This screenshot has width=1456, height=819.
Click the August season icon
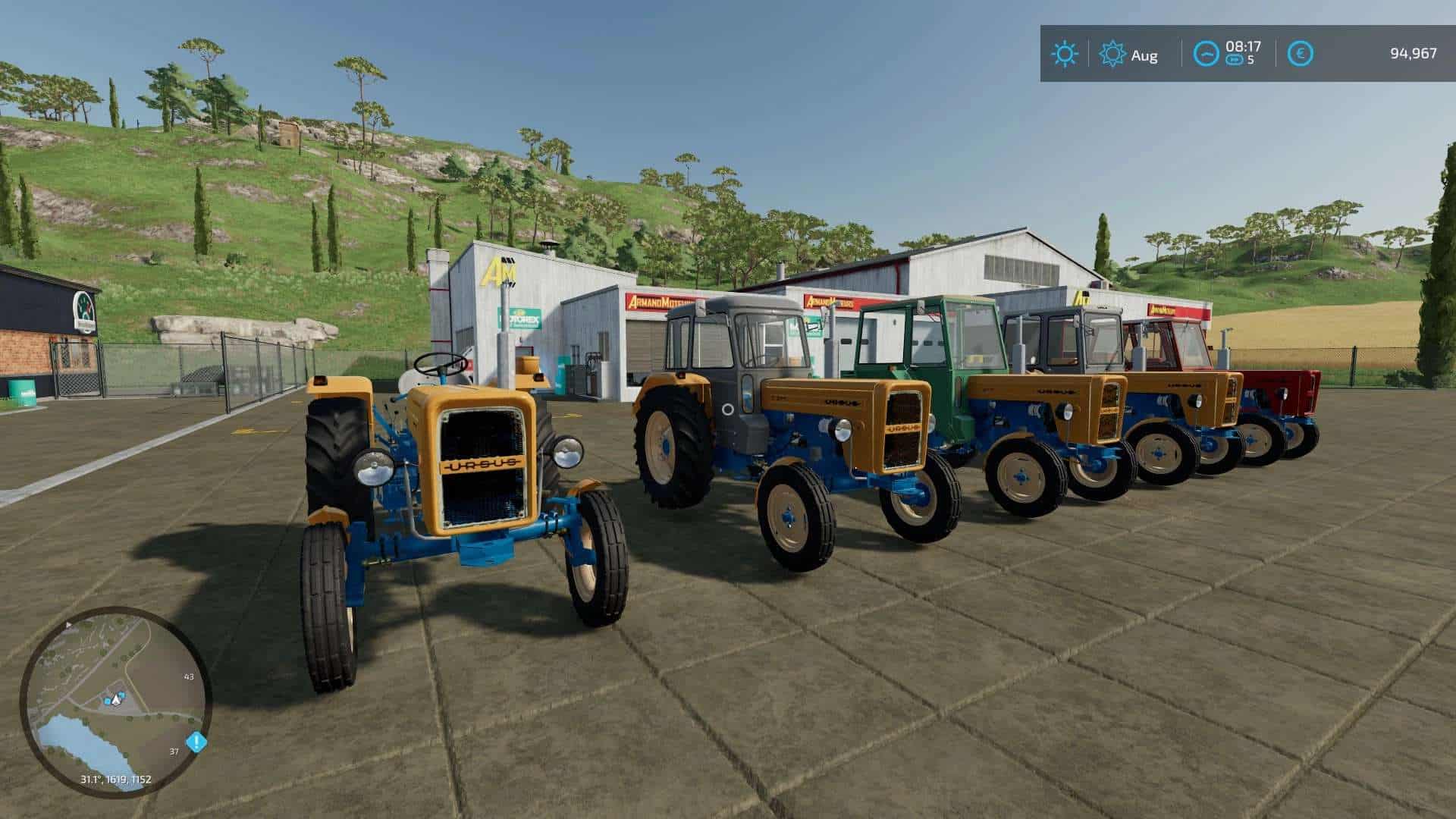pyautogui.click(x=1112, y=55)
